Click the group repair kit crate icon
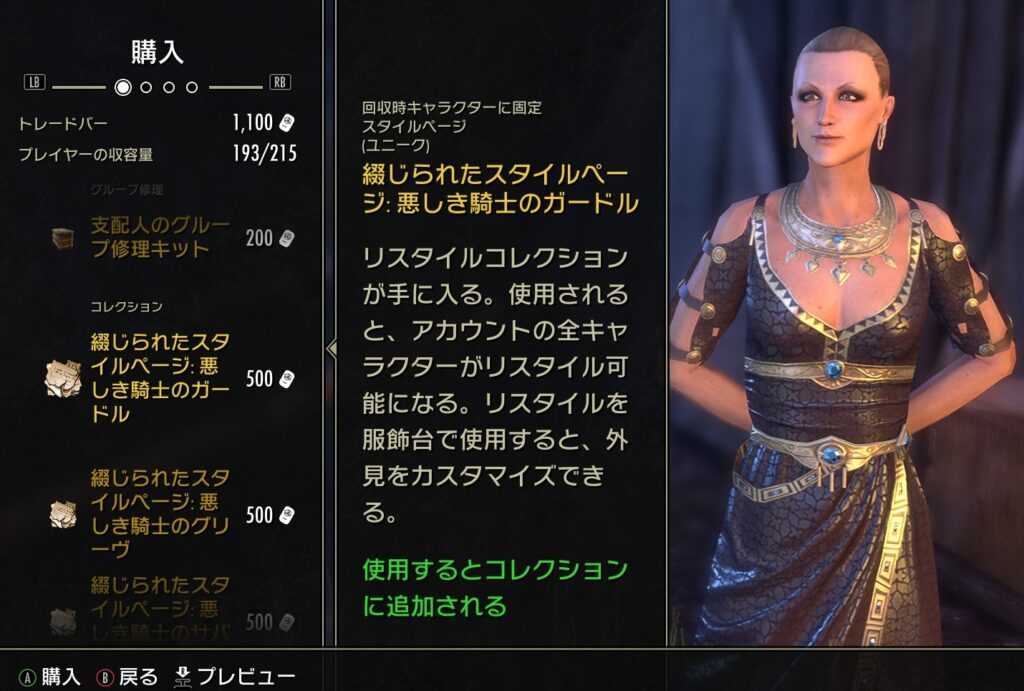 [x=64, y=238]
